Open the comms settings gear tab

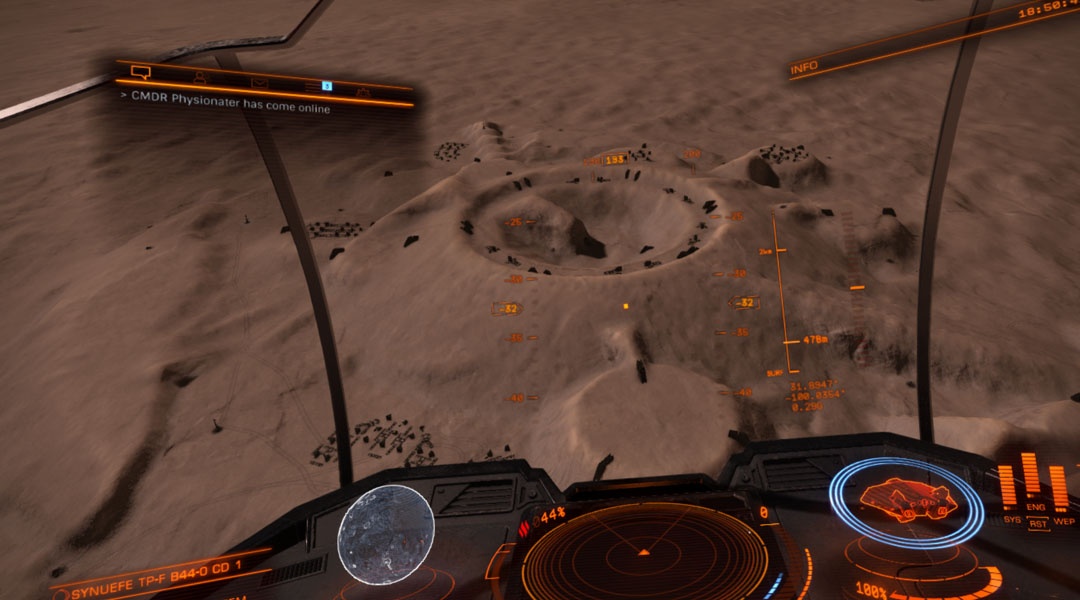tap(364, 93)
